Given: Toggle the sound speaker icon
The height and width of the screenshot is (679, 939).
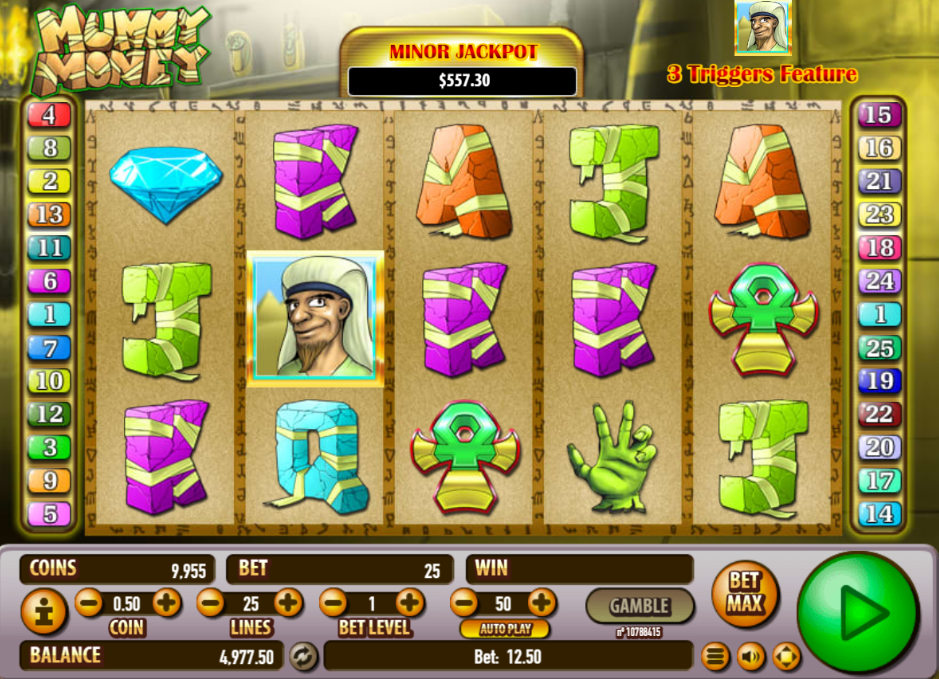Looking at the screenshot, I should pyautogui.click(x=750, y=657).
